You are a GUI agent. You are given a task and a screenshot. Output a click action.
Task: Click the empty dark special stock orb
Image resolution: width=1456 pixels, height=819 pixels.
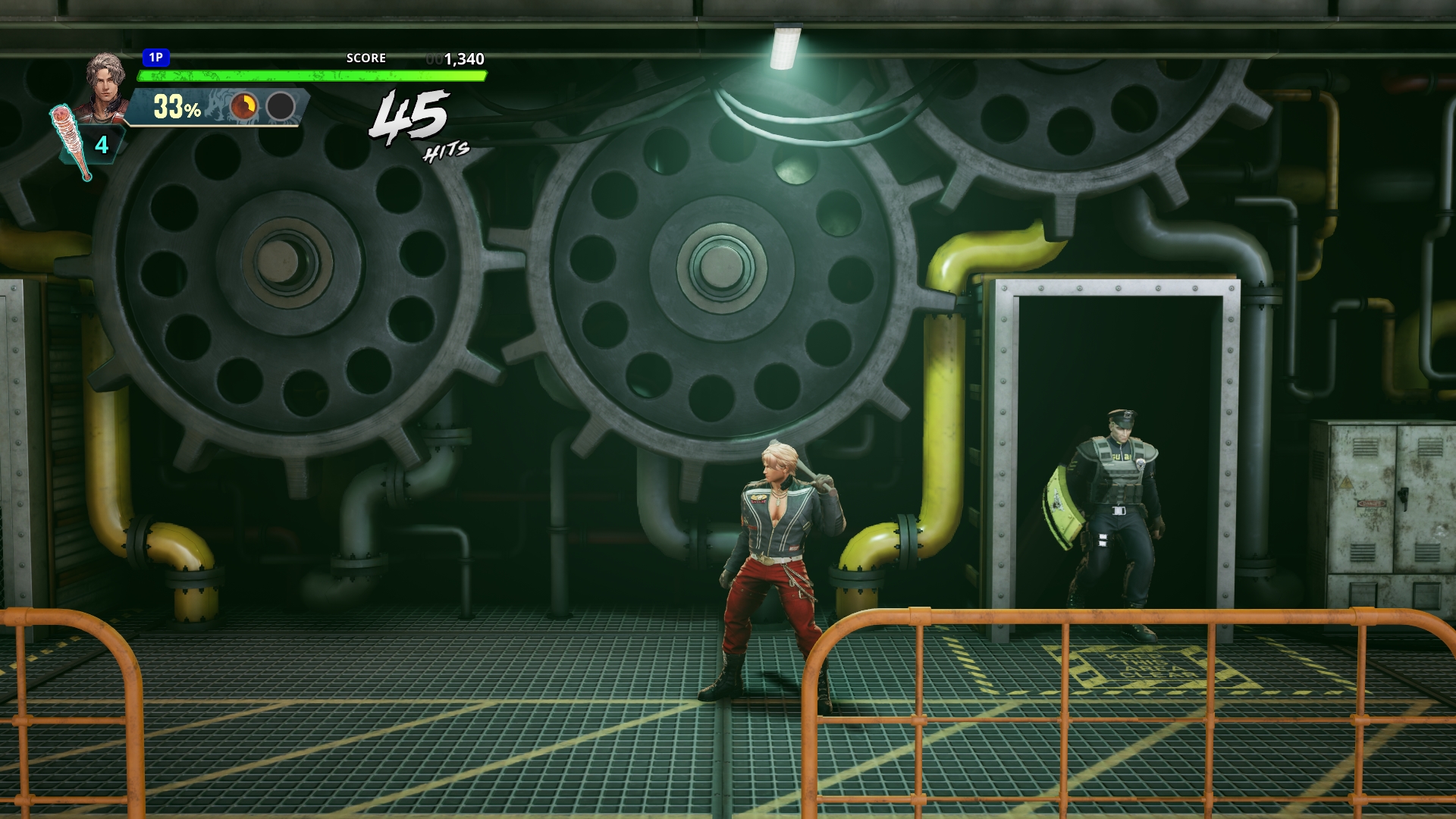pos(281,107)
